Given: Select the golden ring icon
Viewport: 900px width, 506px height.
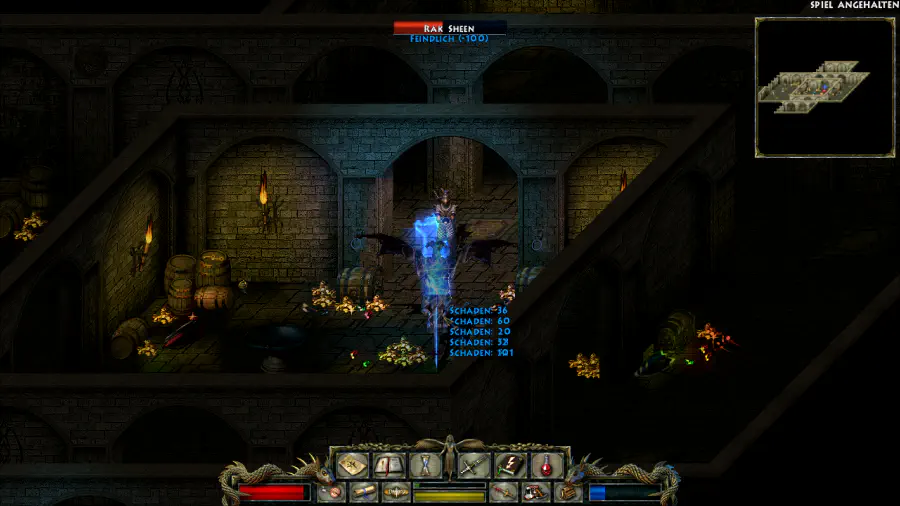Looking at the screenshot, I should tap(396, 492).
